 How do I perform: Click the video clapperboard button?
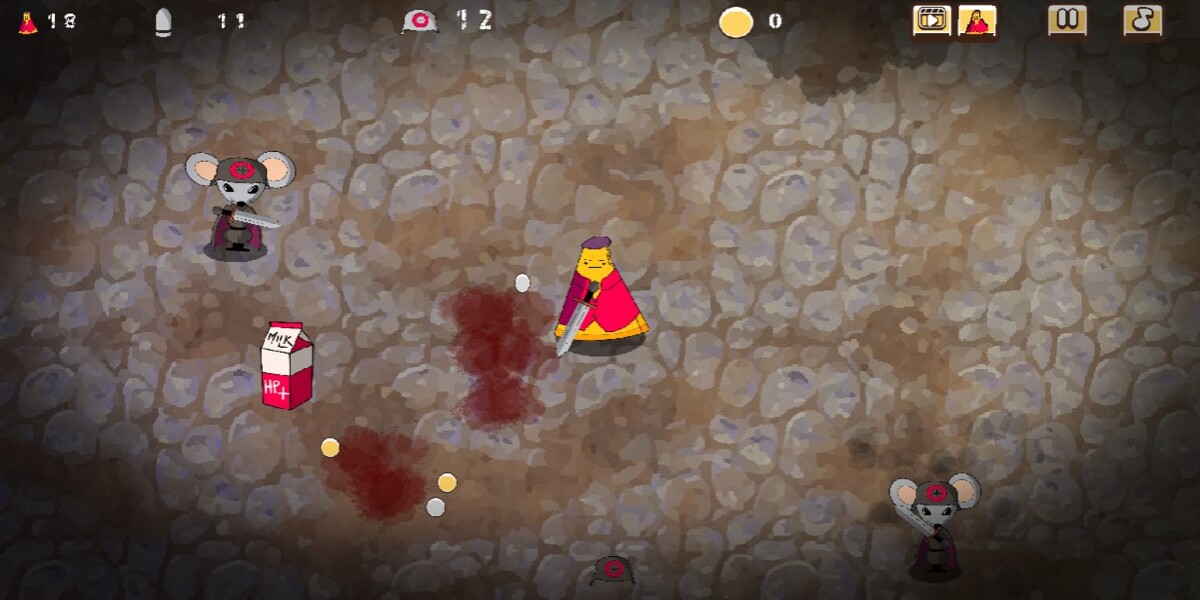(x=932, y=20)
